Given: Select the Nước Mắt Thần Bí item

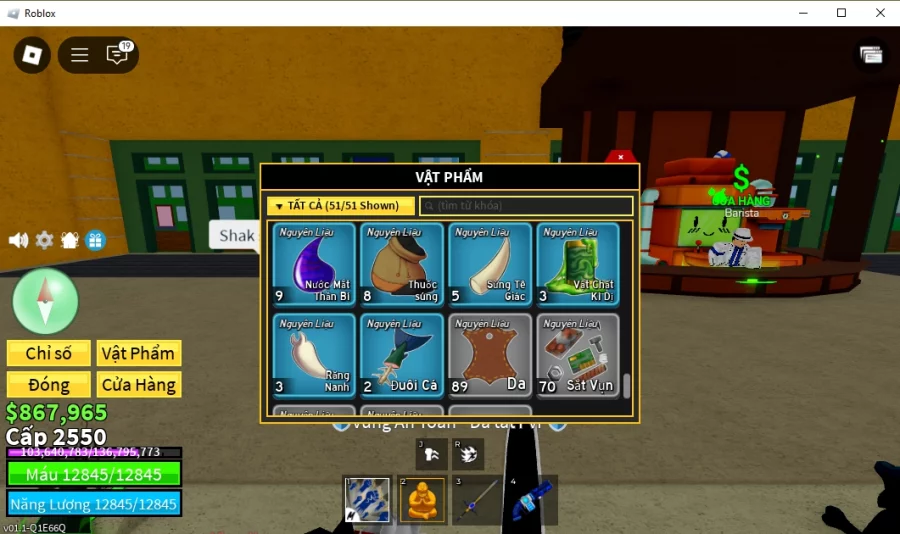Looking at the screenshot, I should click(314, 264).
